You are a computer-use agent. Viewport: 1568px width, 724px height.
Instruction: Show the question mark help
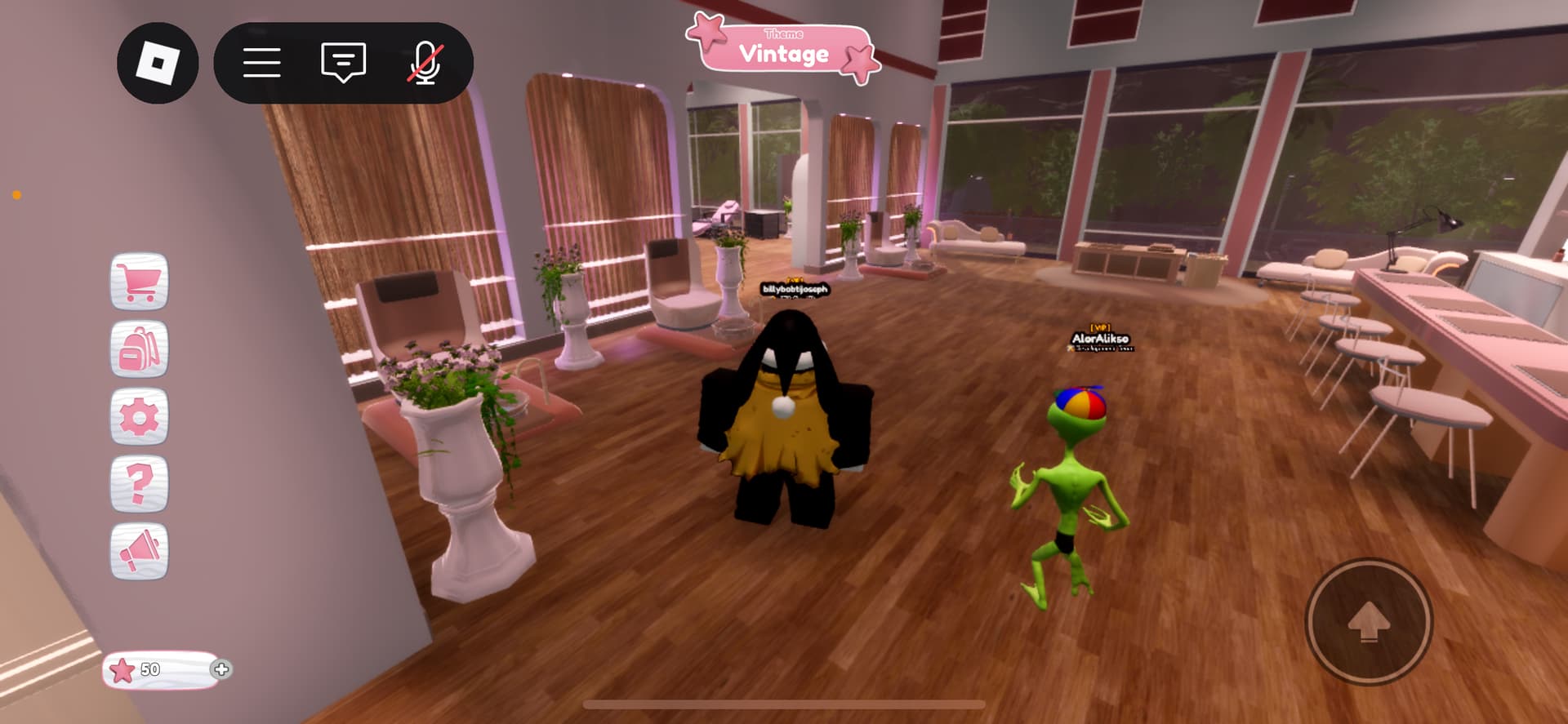pyautogui.click(x=139, y=484)
